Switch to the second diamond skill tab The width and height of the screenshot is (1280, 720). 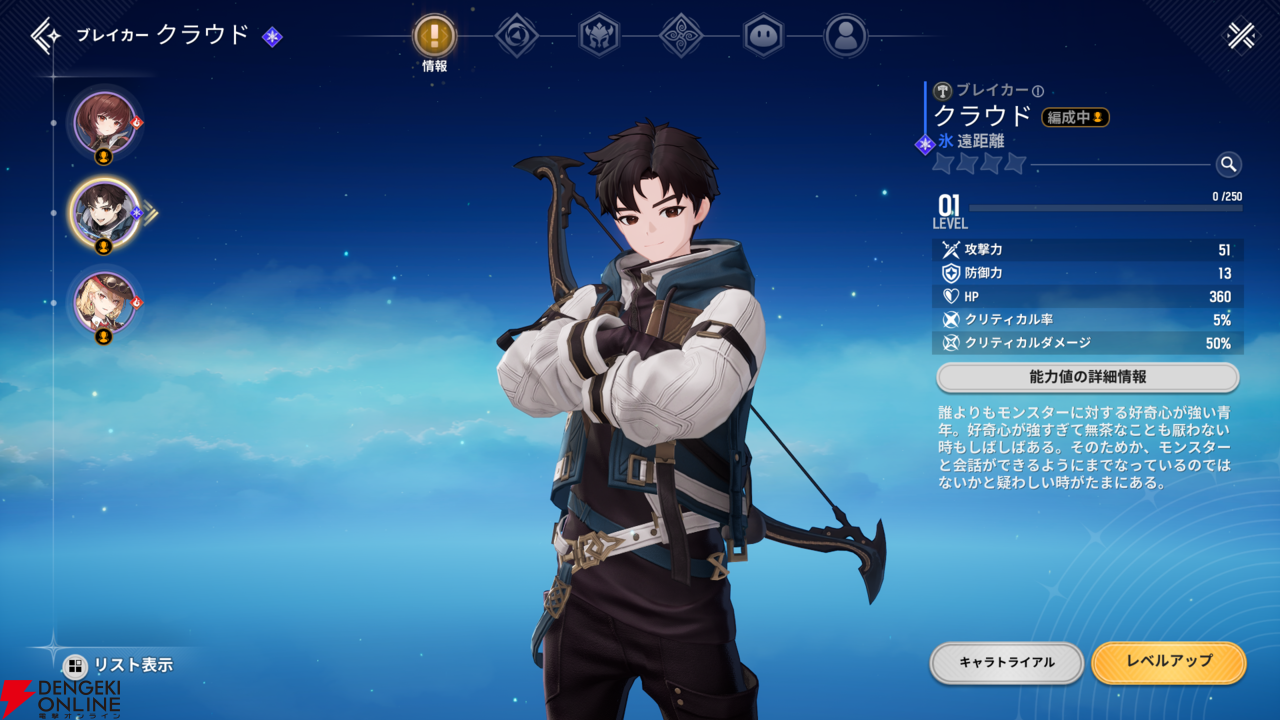(x=517, y=36)
